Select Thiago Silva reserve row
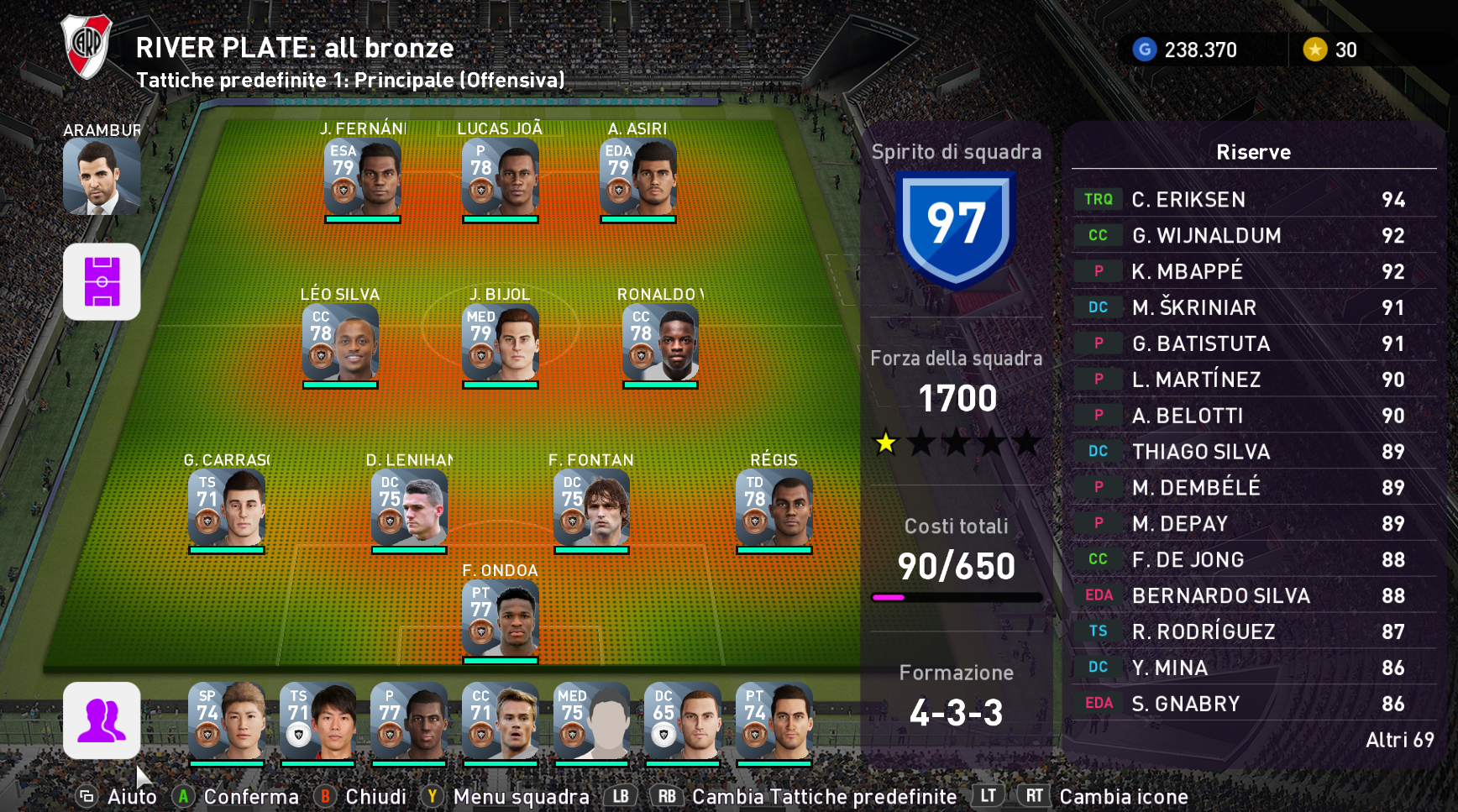The width and height of the screenshot is (1458, 812). pos(1253,452)
